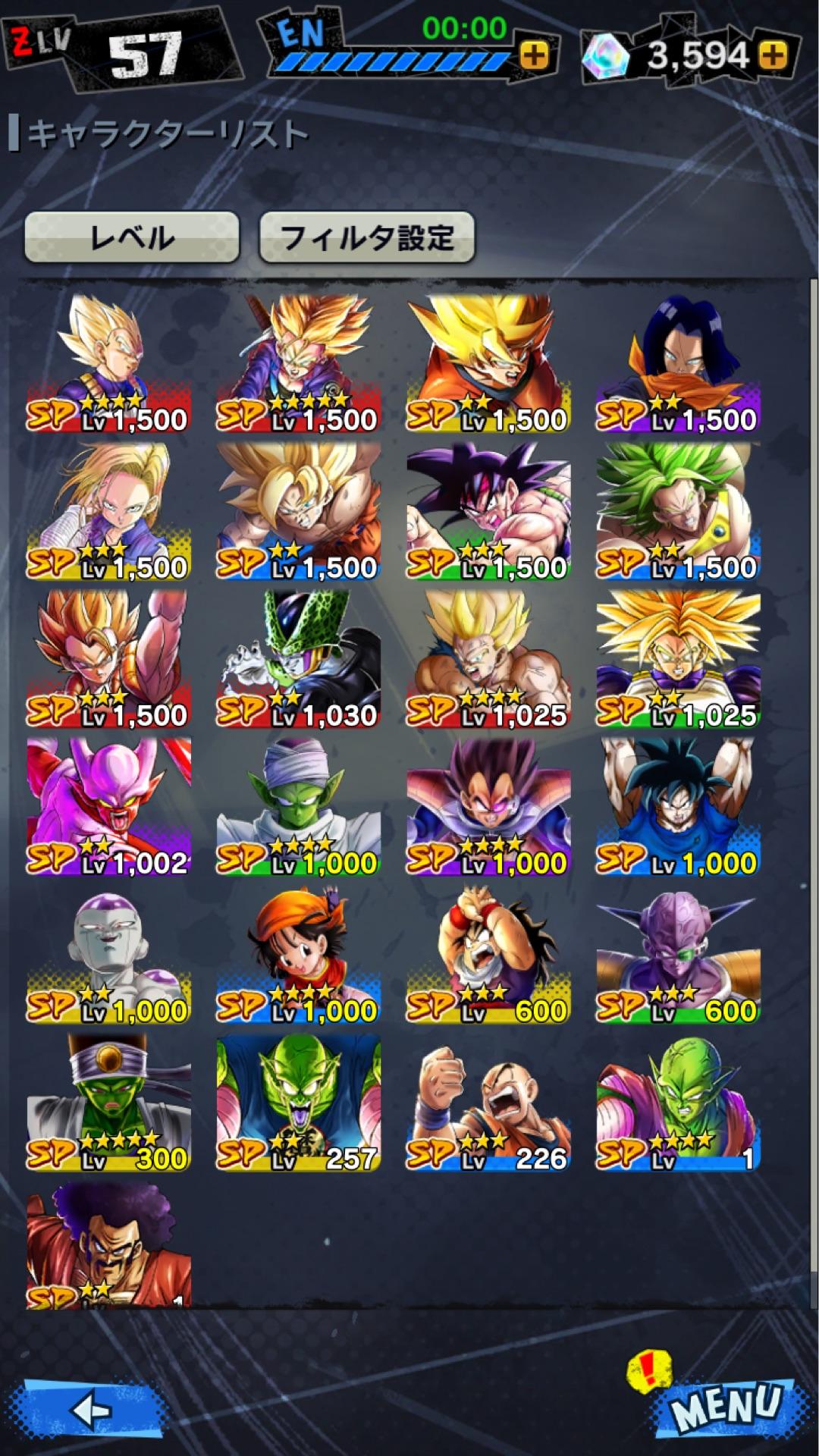Choose the Bardock character with red headband

click(x=488, y=512)
